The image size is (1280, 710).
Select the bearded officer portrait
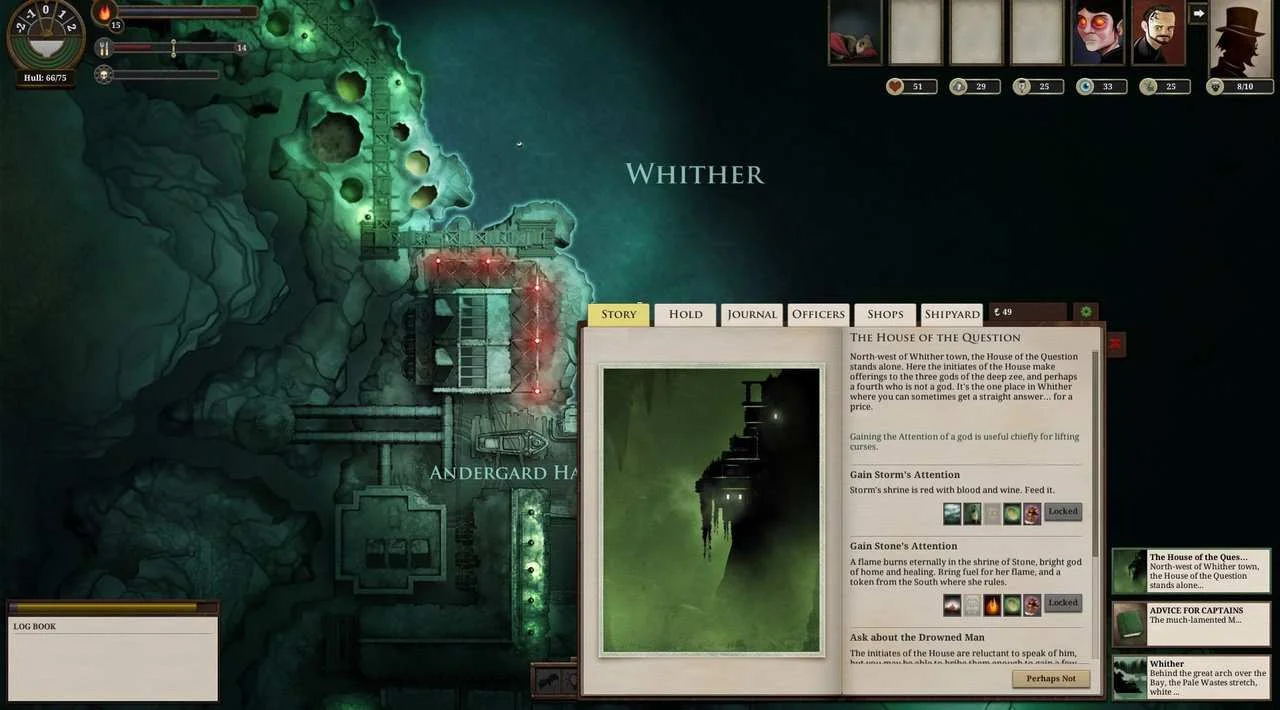pyautogui.click(x=1158, y=32)
